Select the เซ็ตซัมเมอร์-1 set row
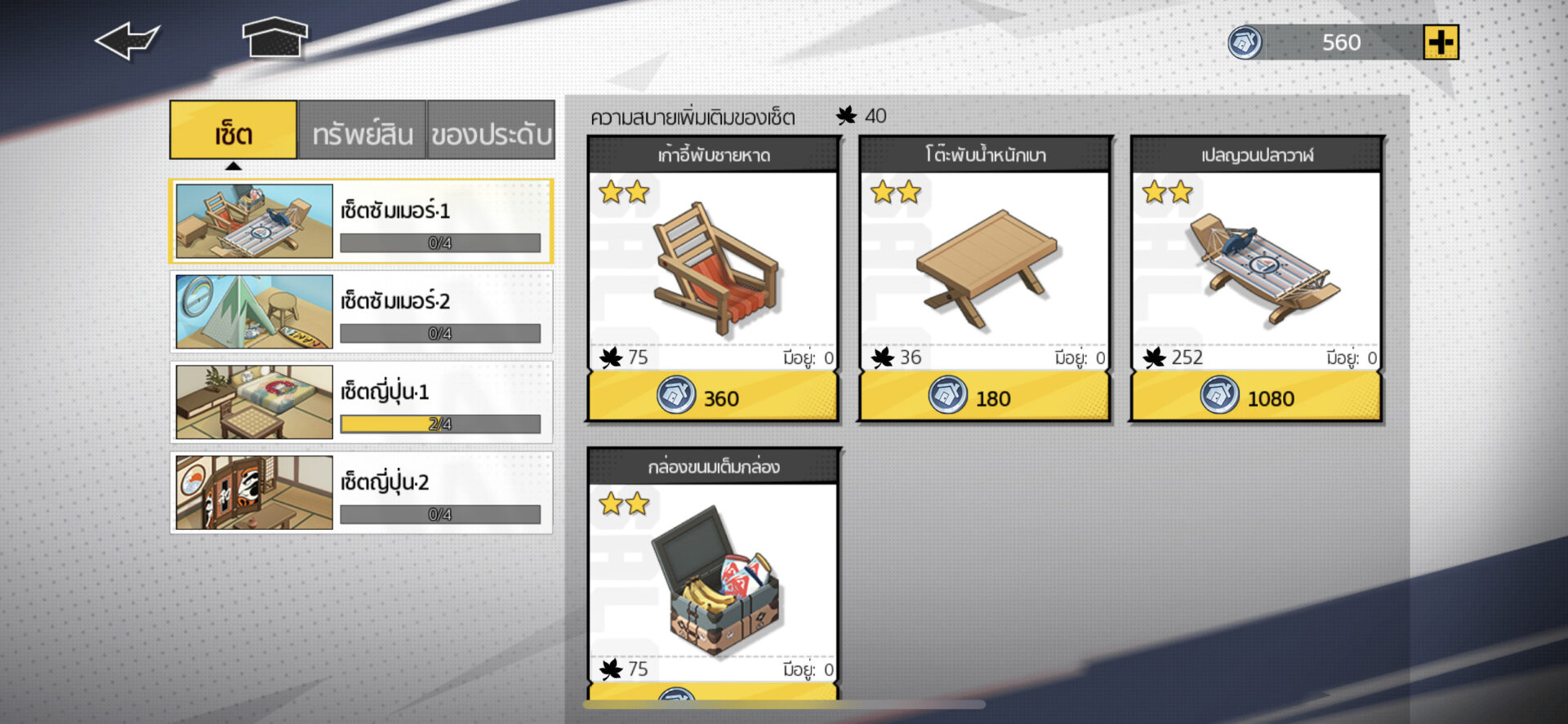The image size is (1568, 724). click(x=360, y=221)
